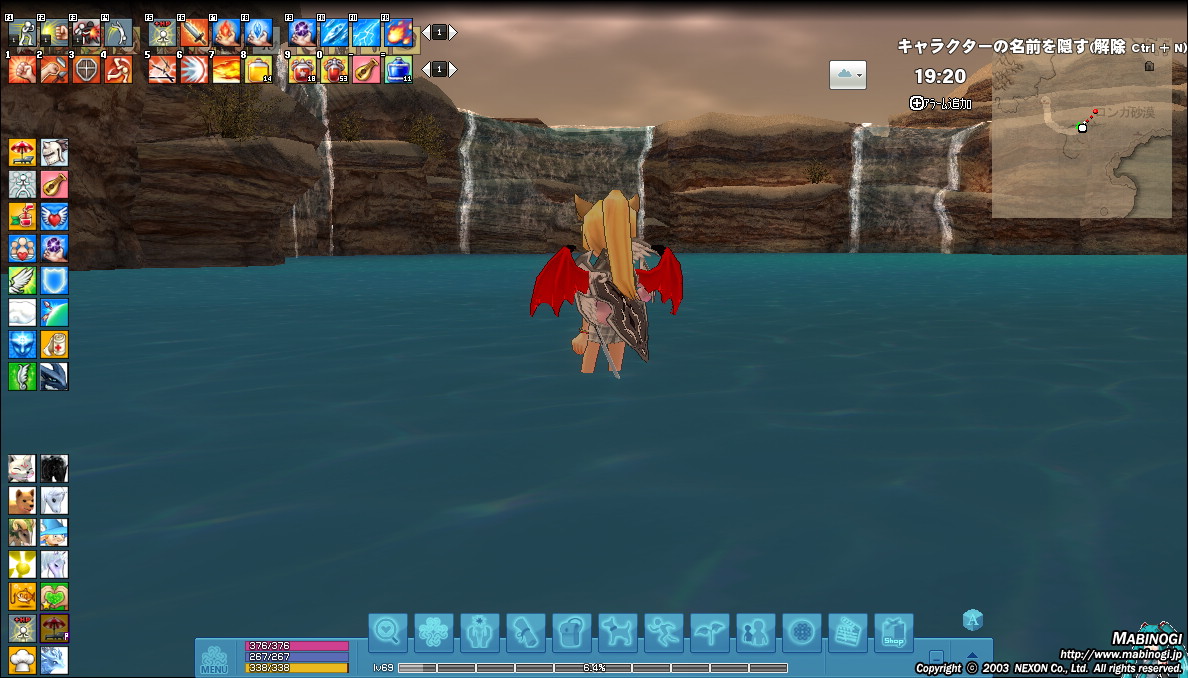Activate the sword skill on F6
The width and height of the screenshot is (1188, 678).
click(194, 33)
